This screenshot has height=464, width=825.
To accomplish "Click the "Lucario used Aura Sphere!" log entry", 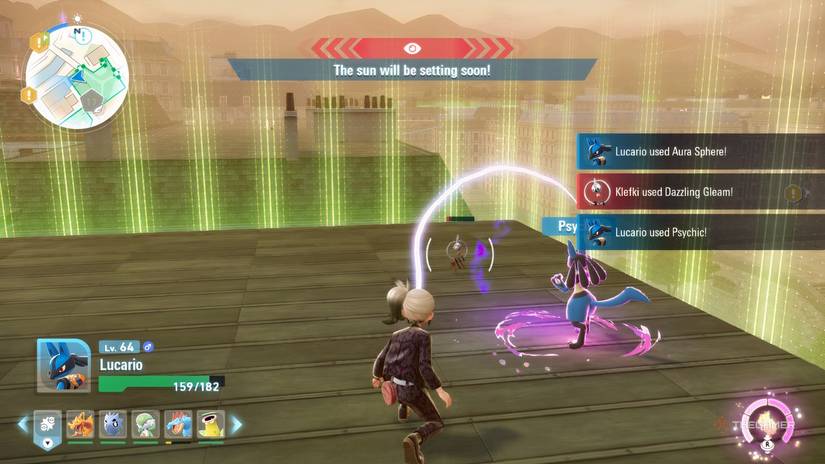I will [700, 152].
